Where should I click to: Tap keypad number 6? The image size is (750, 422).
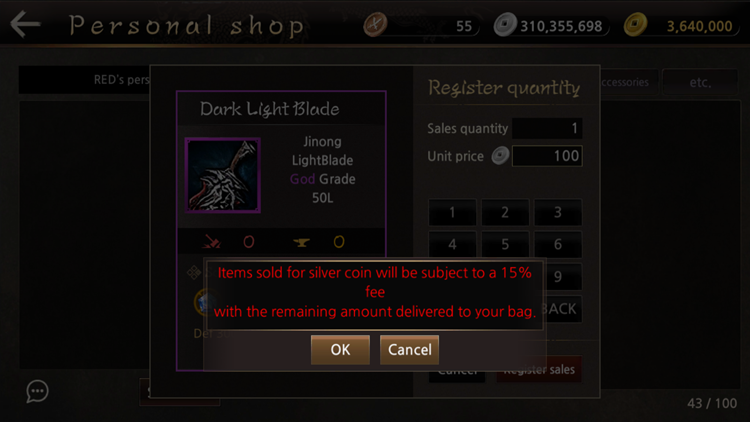click(x=558, y=243)
